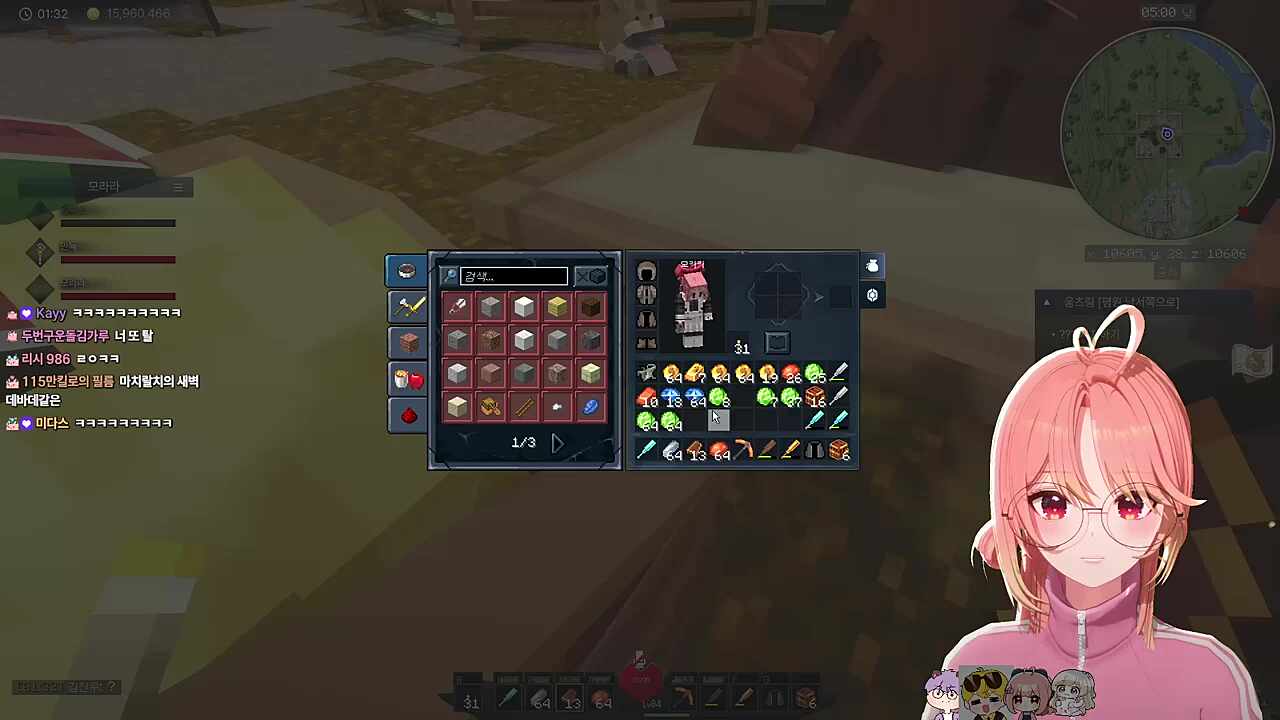Select the blue dye item in the list
Image resolution: width=1280 pixels, height=720 pixels.
590,406
